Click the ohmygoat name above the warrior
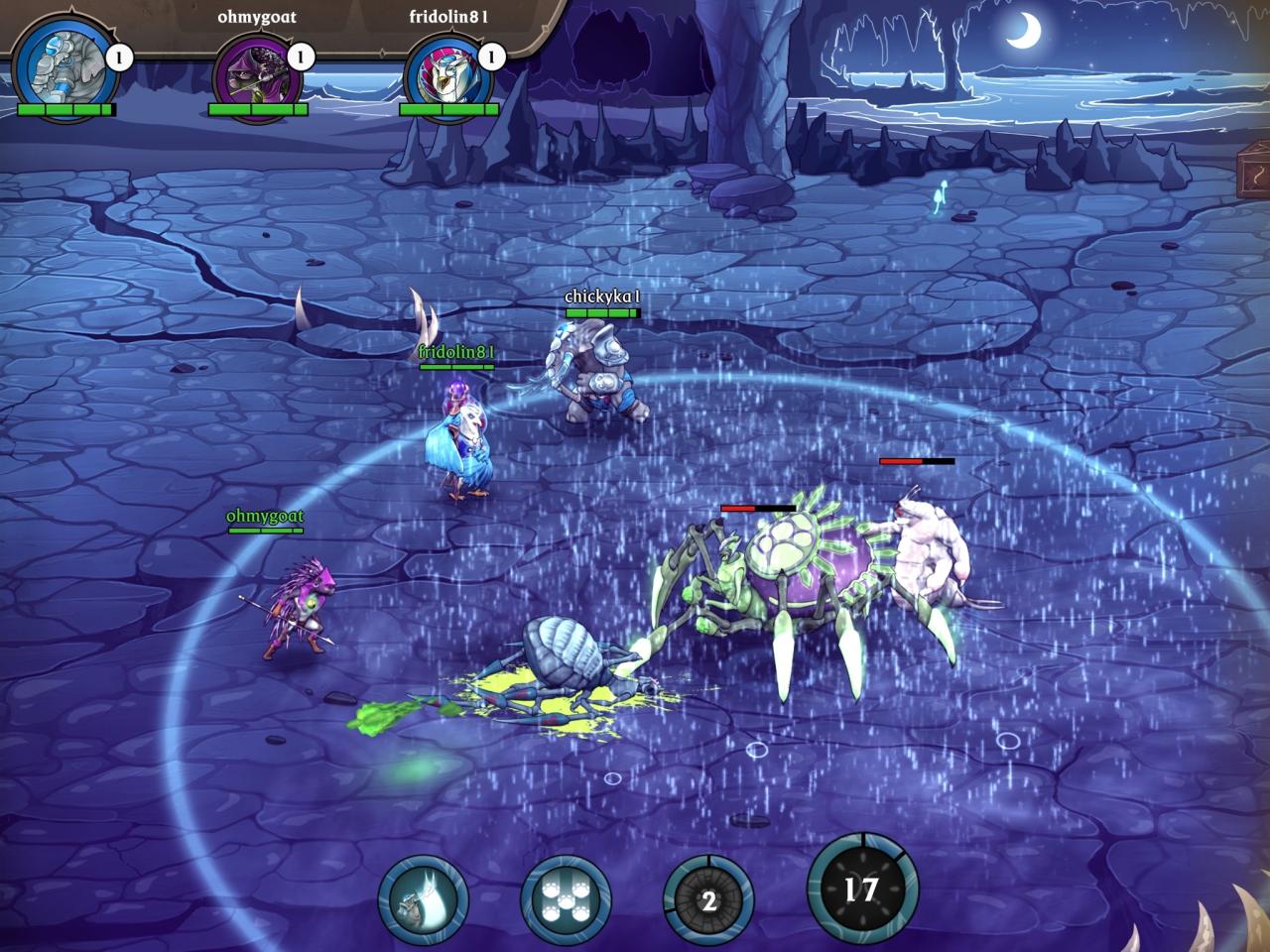Screen dimensions: 1270x952 click(x=265, y=517)
